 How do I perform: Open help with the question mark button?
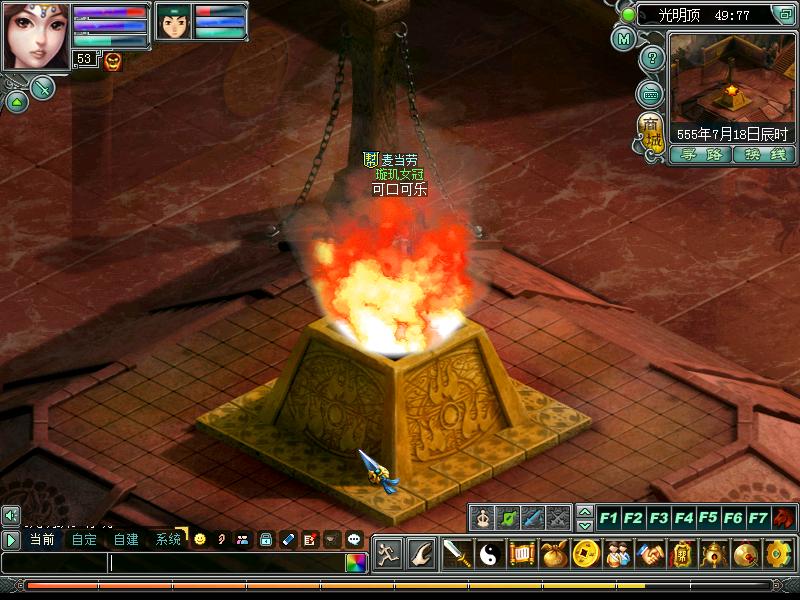point(652,58)
